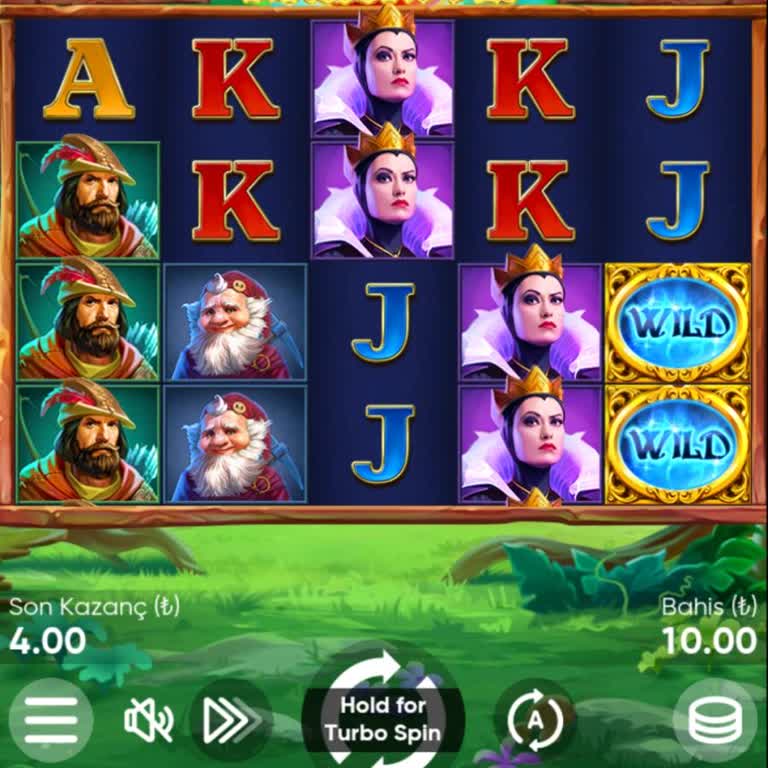Open the autoplay settings
Image resolution: width=768 pixels, height=768 pixels.
[x=534, y=720]
